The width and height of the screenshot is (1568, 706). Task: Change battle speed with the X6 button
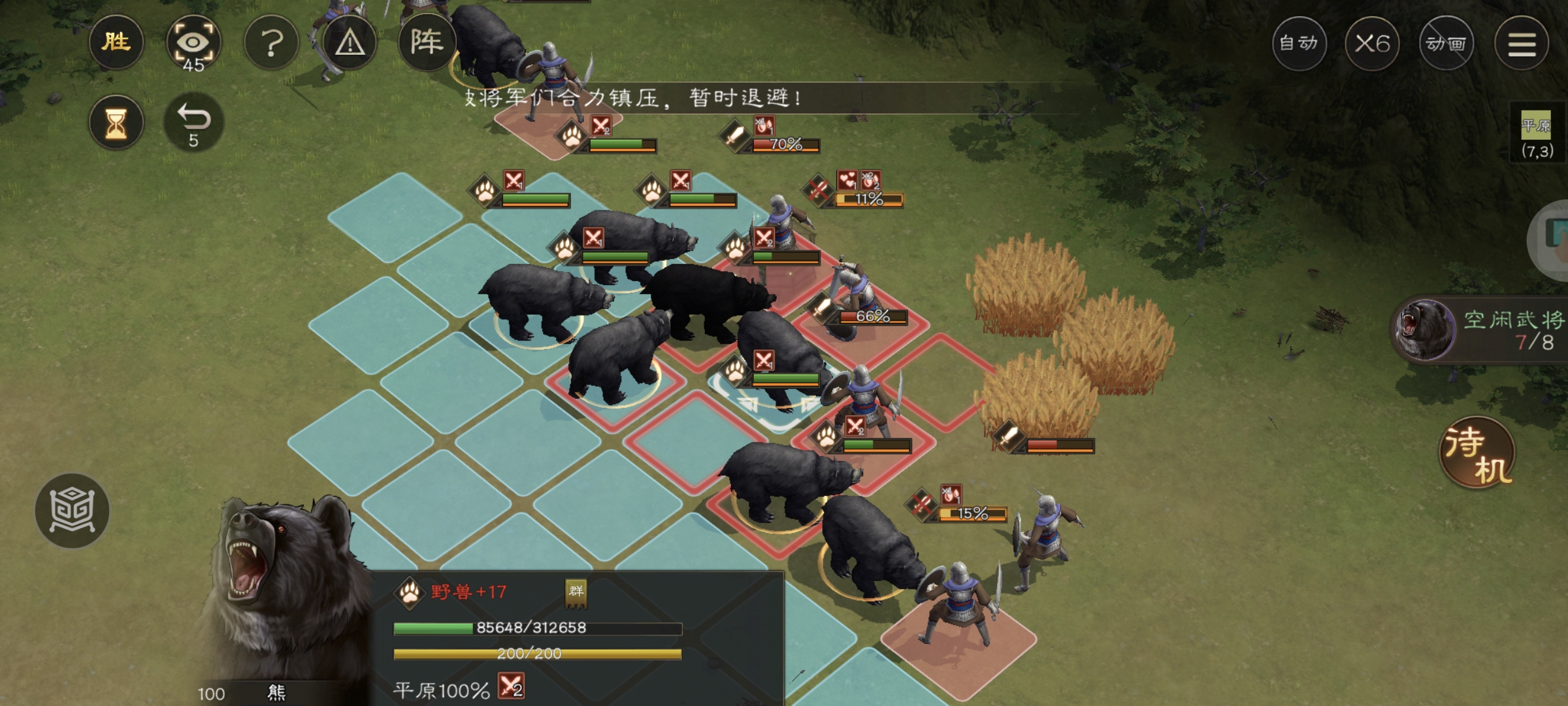click(x=1372, y=44)
